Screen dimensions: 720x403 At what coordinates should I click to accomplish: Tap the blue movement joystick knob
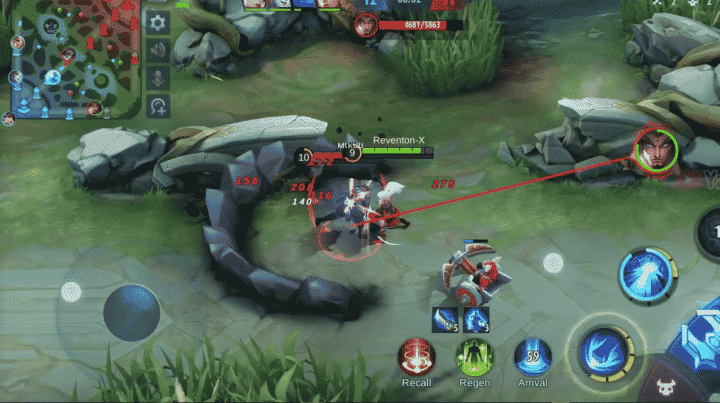(131, 311)
